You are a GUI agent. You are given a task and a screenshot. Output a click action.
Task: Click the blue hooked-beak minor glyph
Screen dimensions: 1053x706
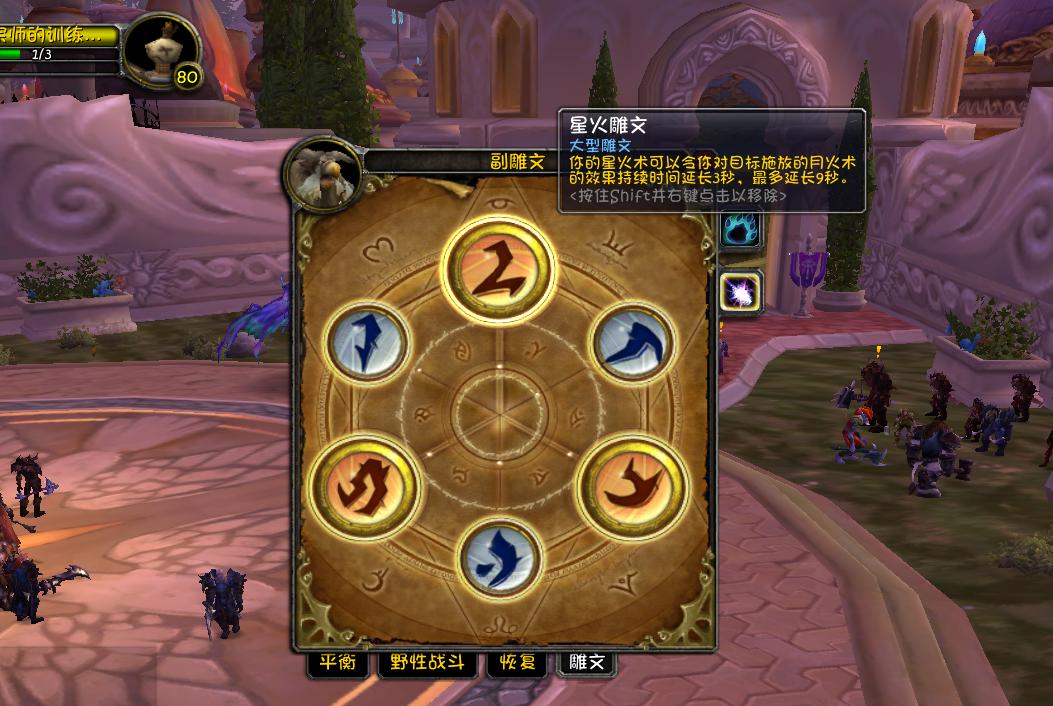tap(633, 343)
